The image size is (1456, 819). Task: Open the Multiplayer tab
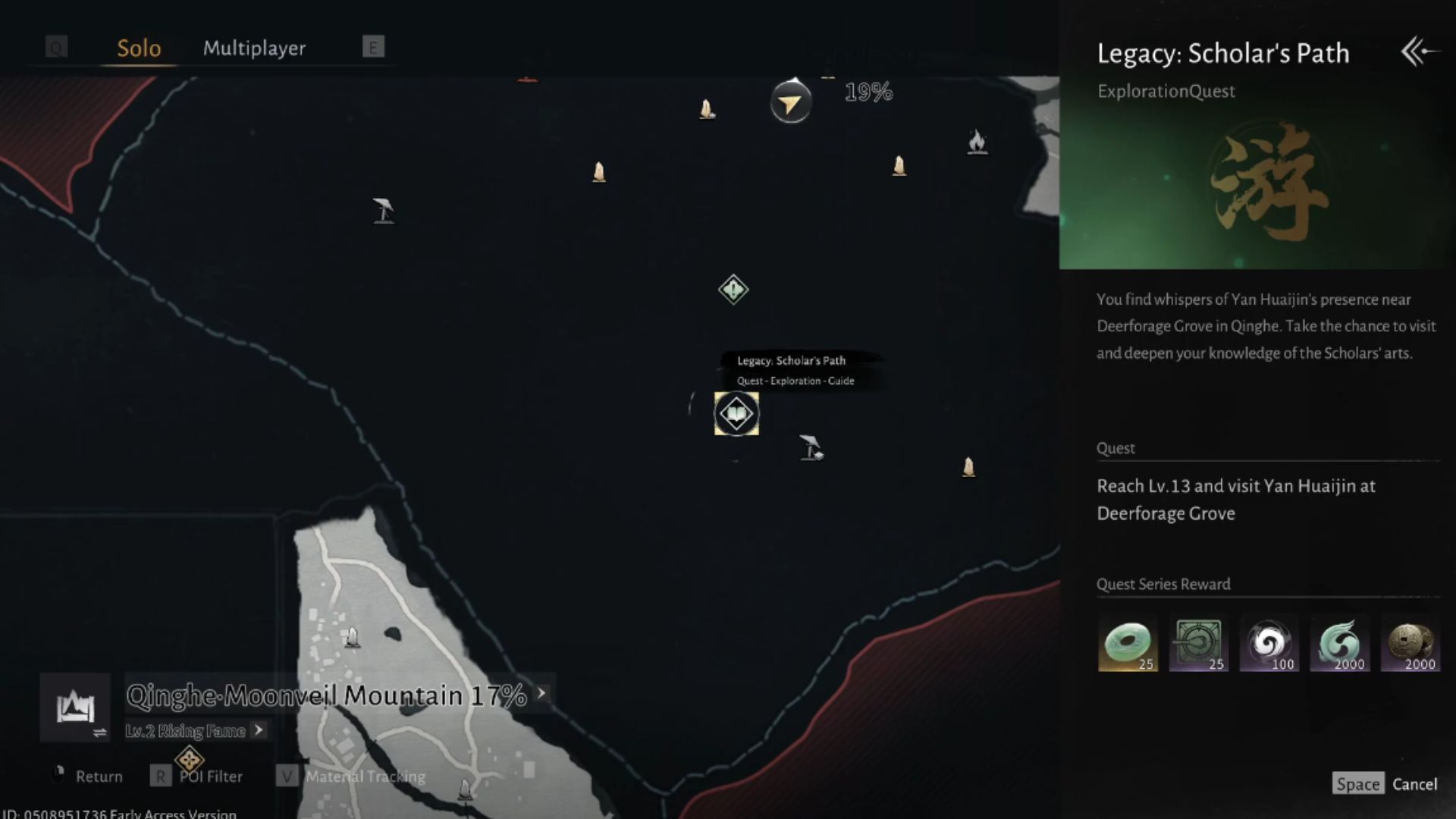pyautogui.click(x=254, y=48)
